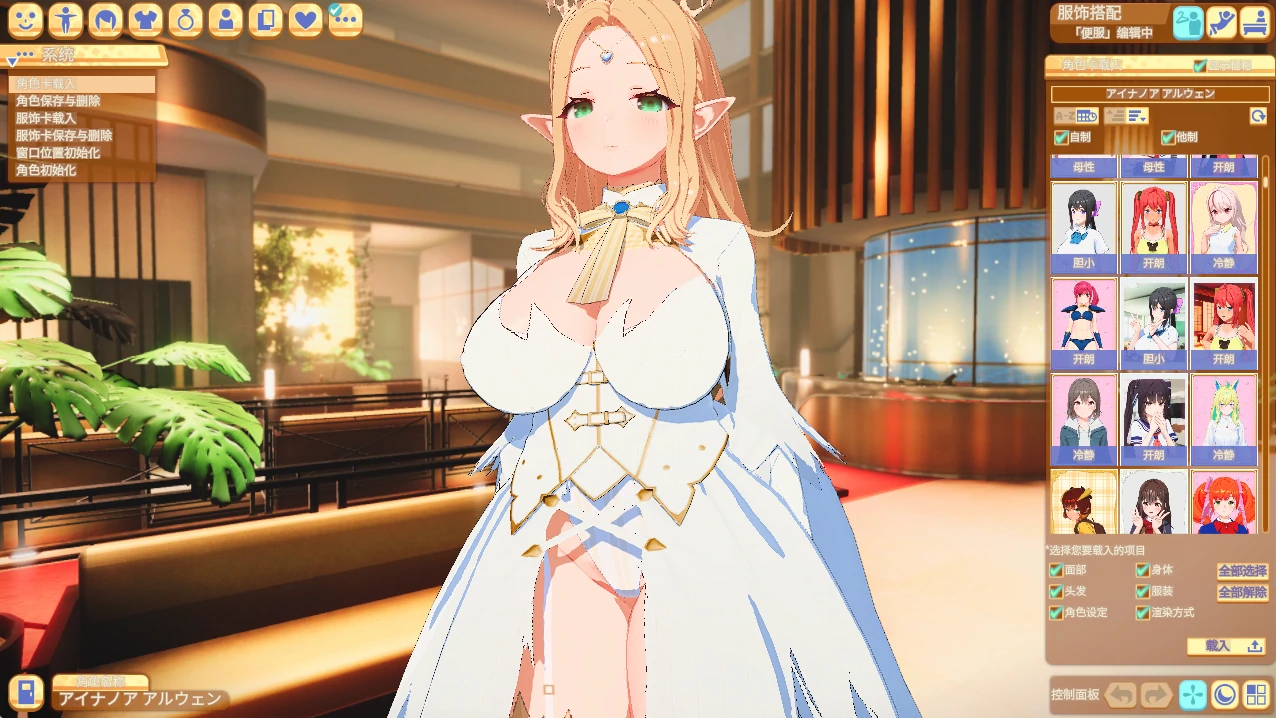
Task: Open the door icon to exit
Action: pos(26,691)
